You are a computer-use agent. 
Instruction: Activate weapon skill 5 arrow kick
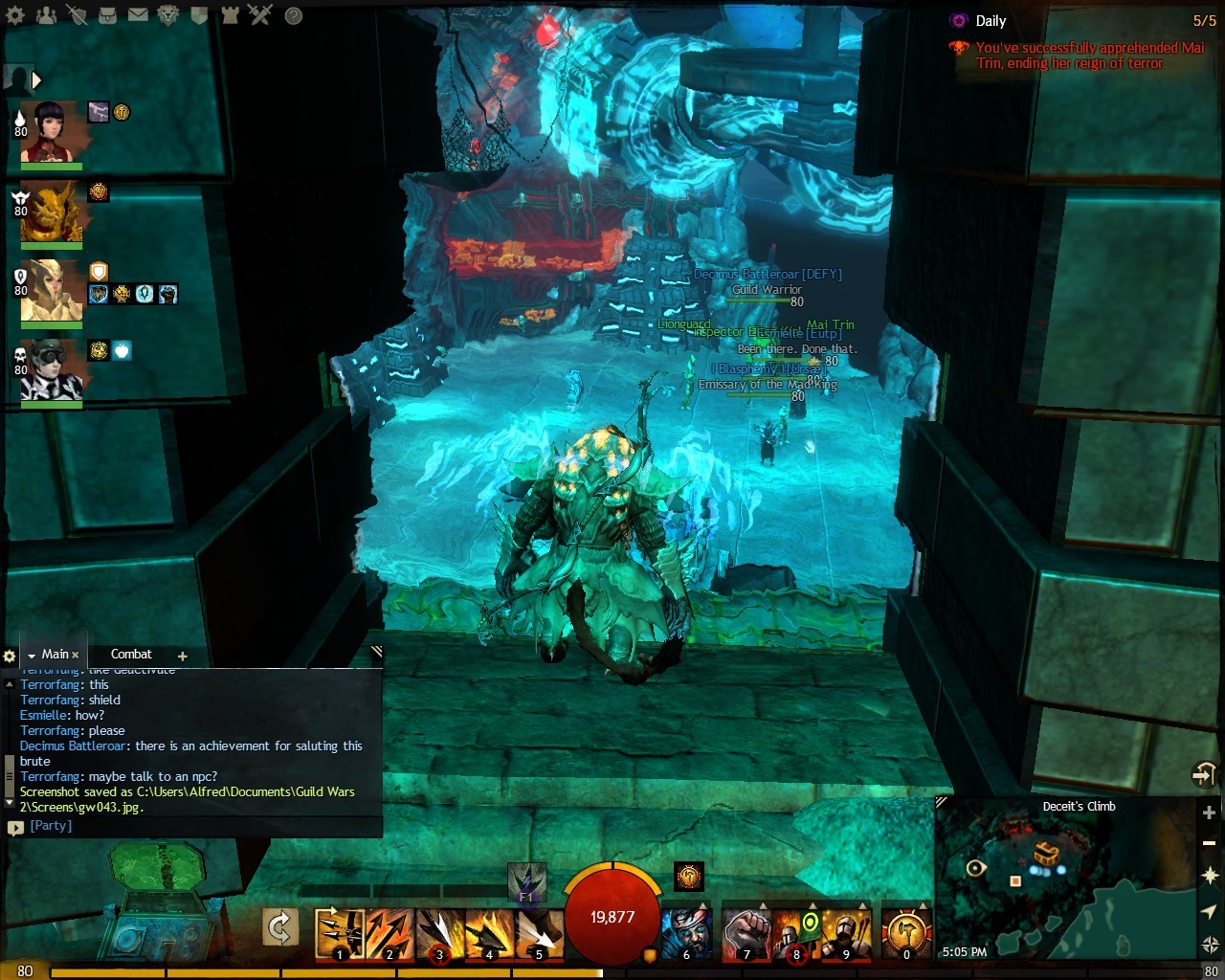(x=539, y=933)
